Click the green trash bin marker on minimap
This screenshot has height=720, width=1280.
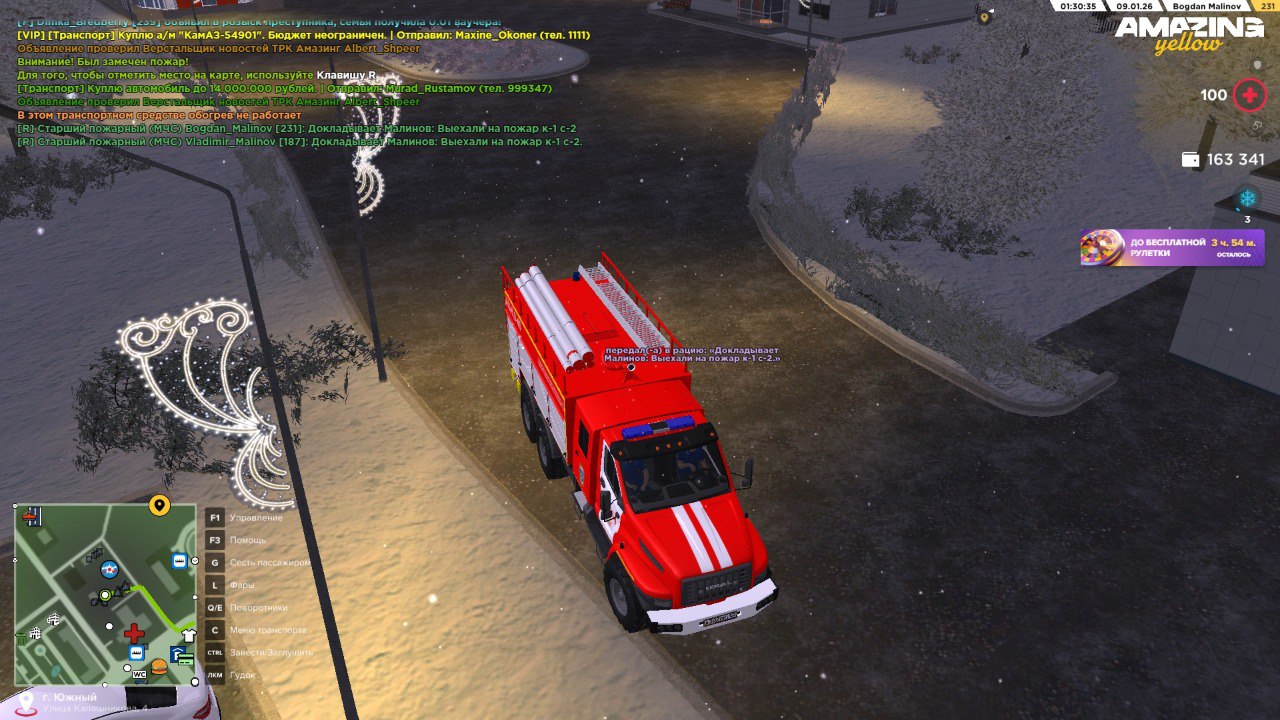pos(20,637)
